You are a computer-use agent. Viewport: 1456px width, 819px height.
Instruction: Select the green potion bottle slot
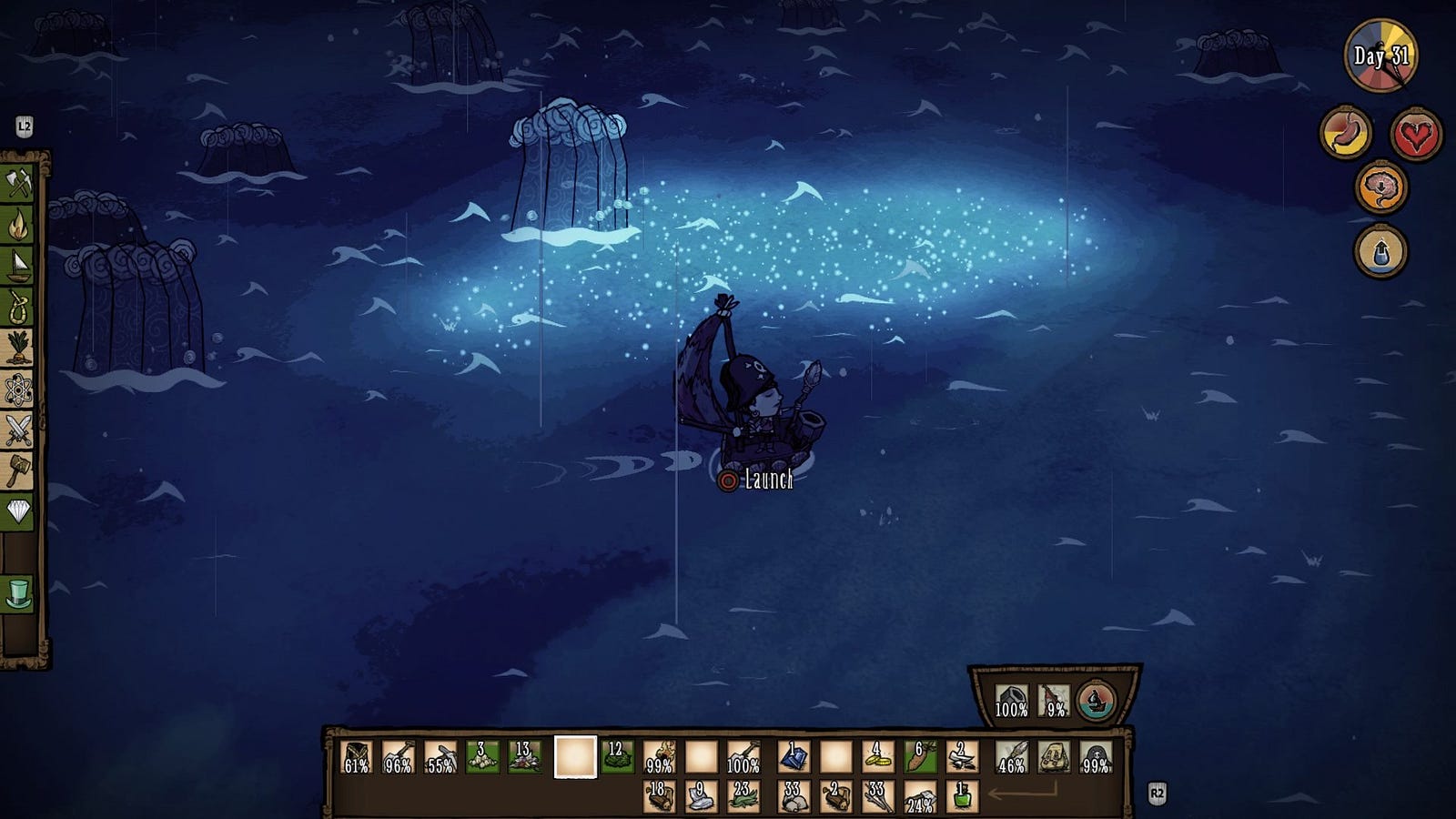click(963, 797)
